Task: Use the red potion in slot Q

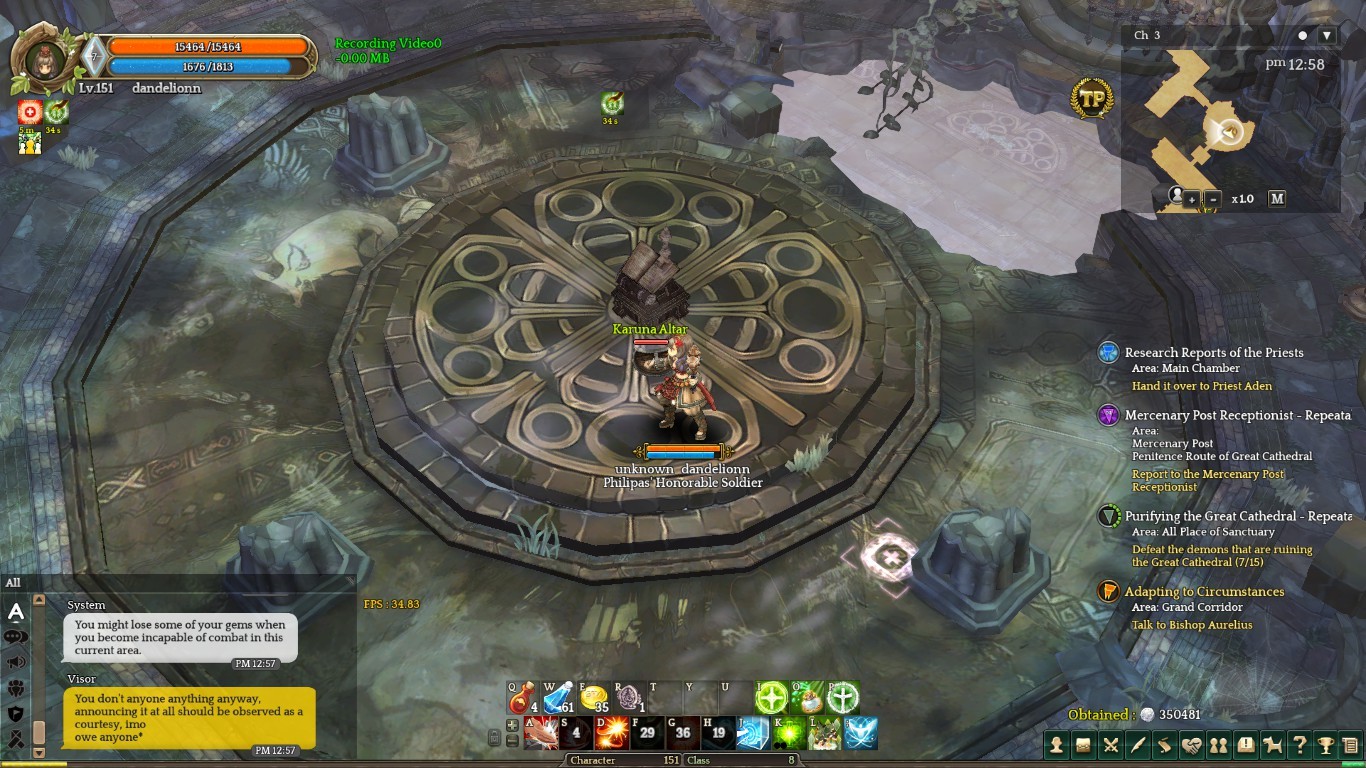Action: pyautogui.click(x=522, y=697)
